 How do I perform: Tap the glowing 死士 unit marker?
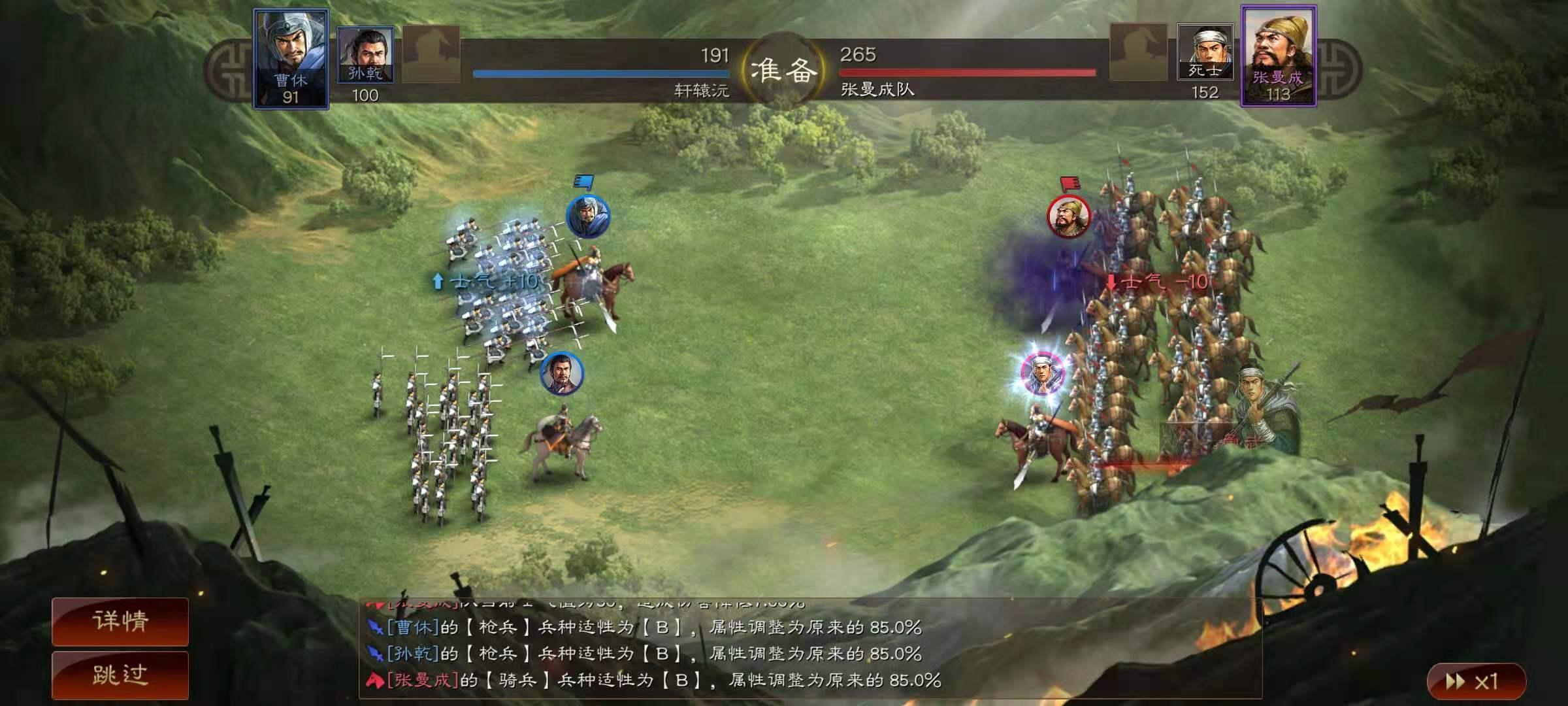[x=1042, y=374]
